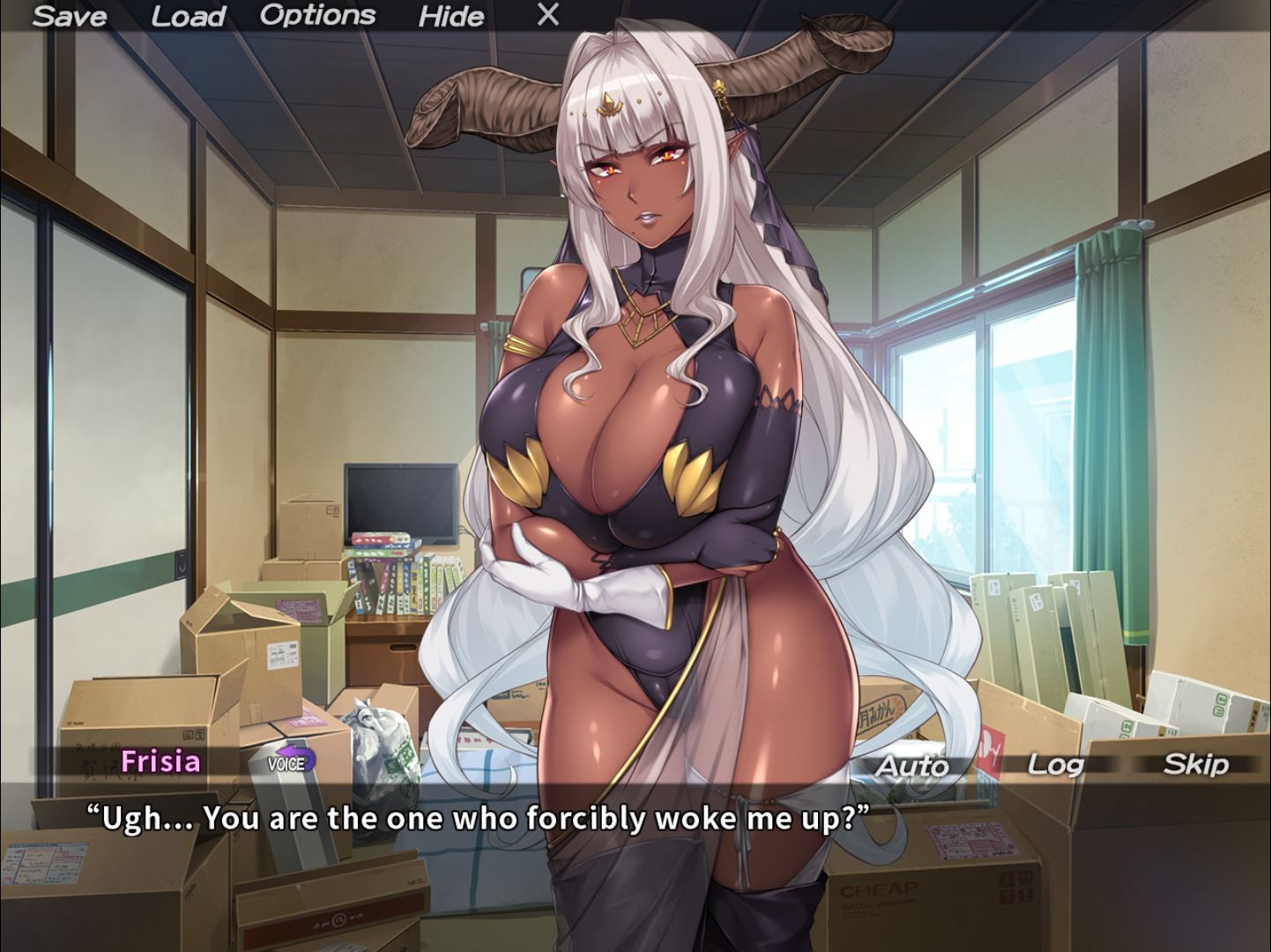
Task: Open the Options settings
Action: coord(319,14)
